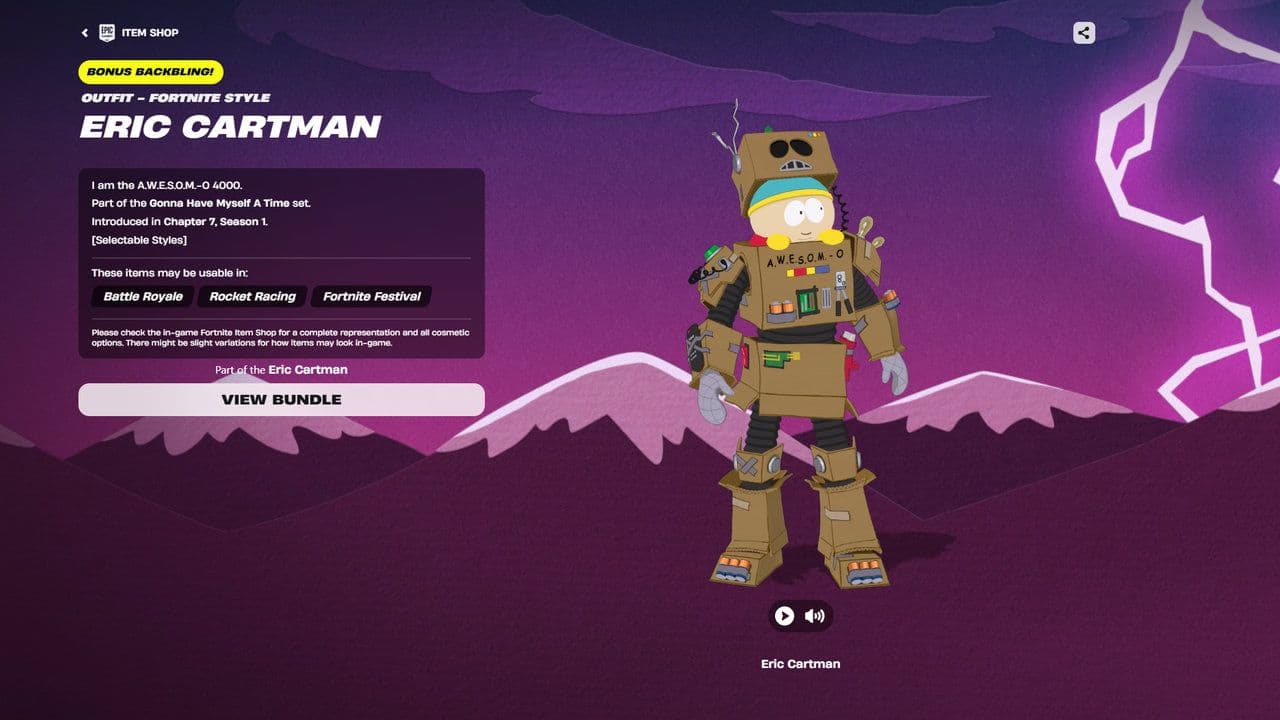Select the Battle Royale tag
The height and width of the screenshot is (720, 1280).
click(141, 297)
